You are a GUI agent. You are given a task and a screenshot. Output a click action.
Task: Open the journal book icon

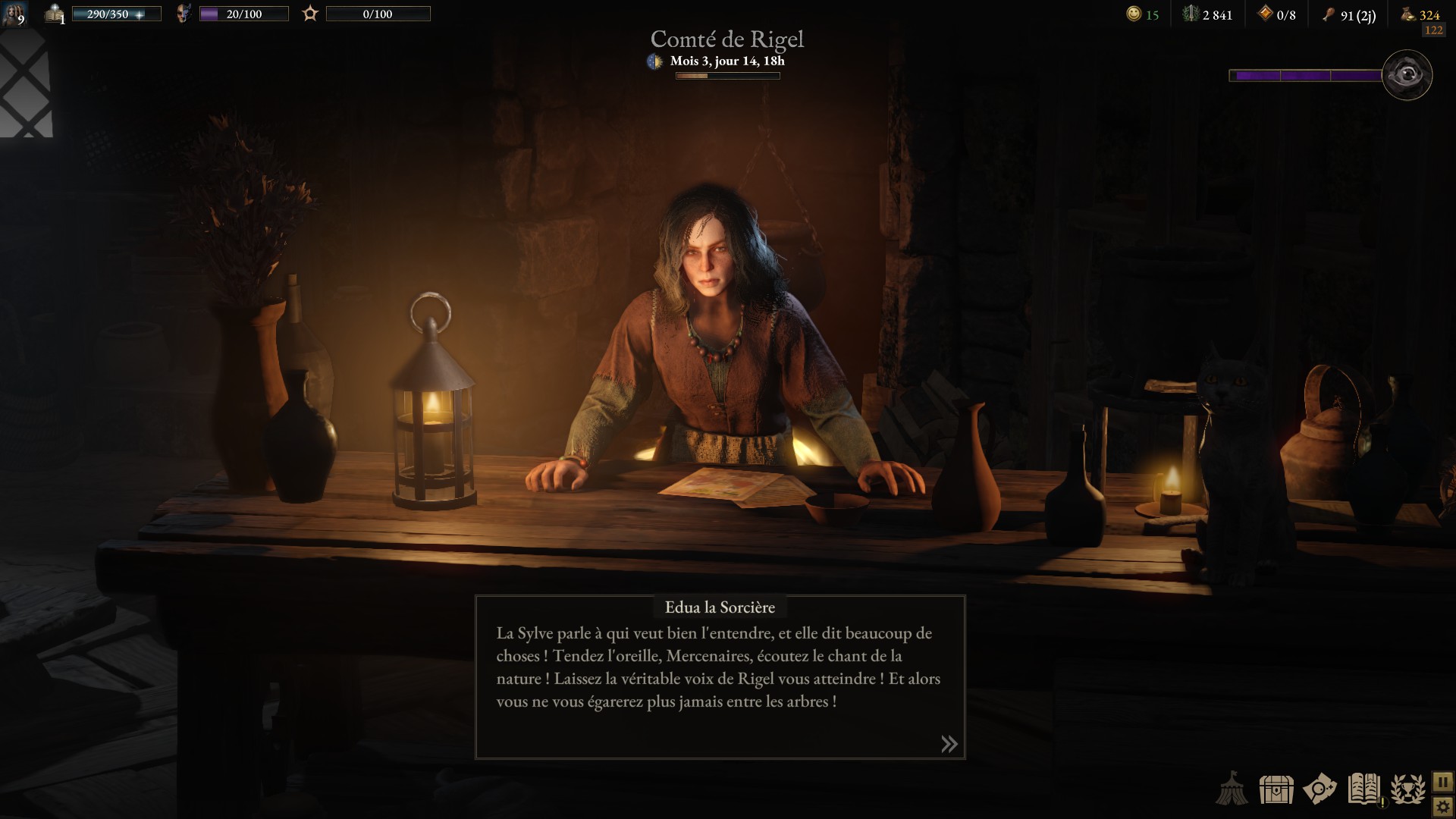click(x=1363, y=789)
